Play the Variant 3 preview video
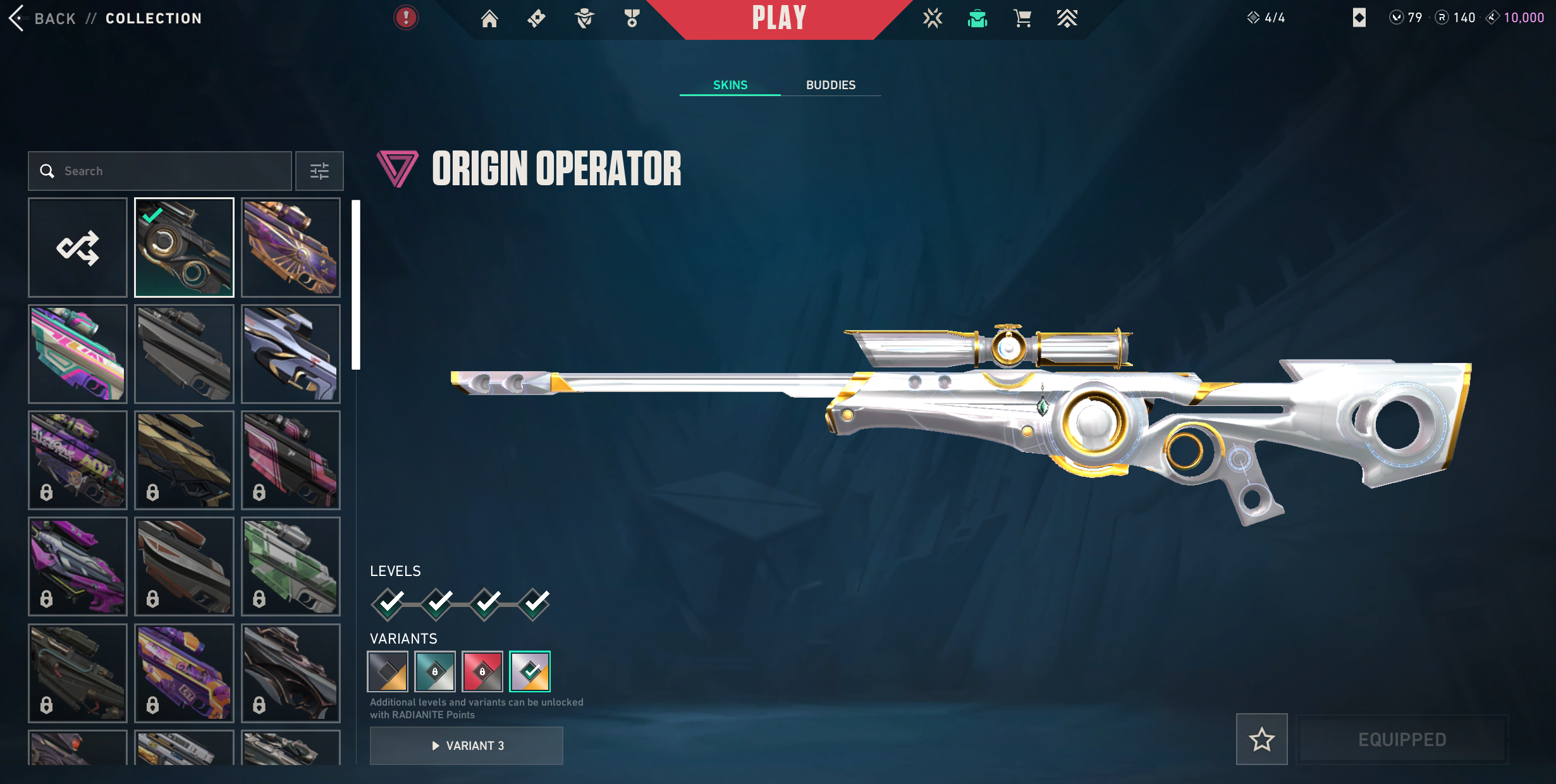This screenshot has height=784, width=1556. (x=467, y=745)
